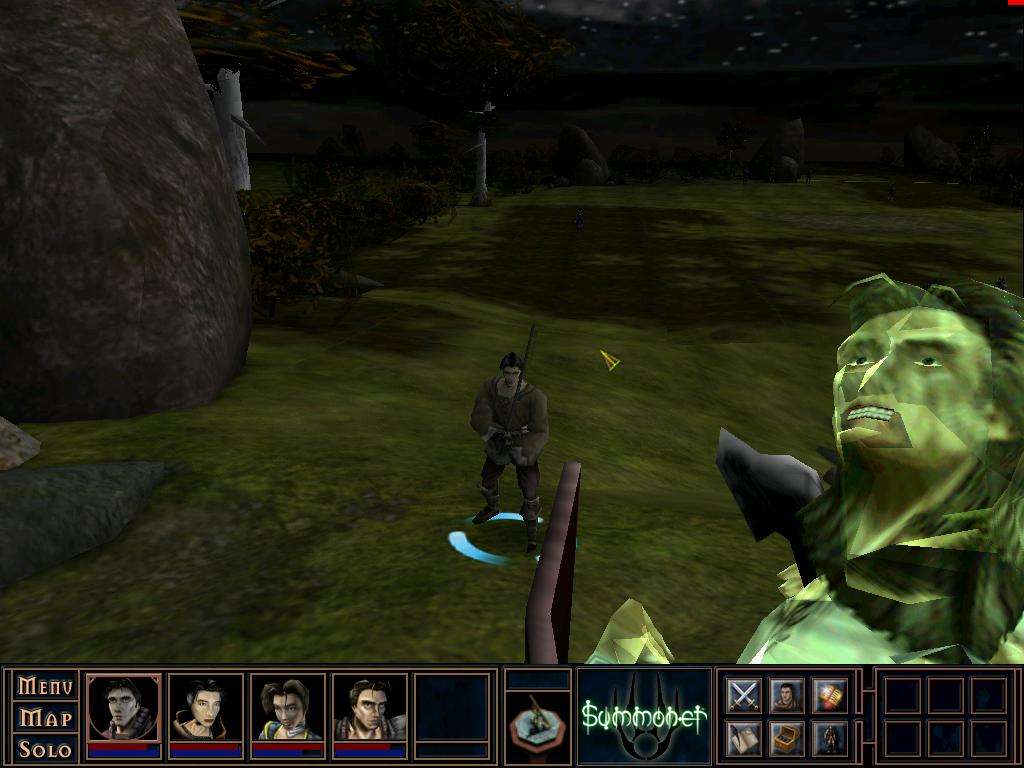Open the character portrait icon
1024x768 pixels.
(x=787, y=695)
